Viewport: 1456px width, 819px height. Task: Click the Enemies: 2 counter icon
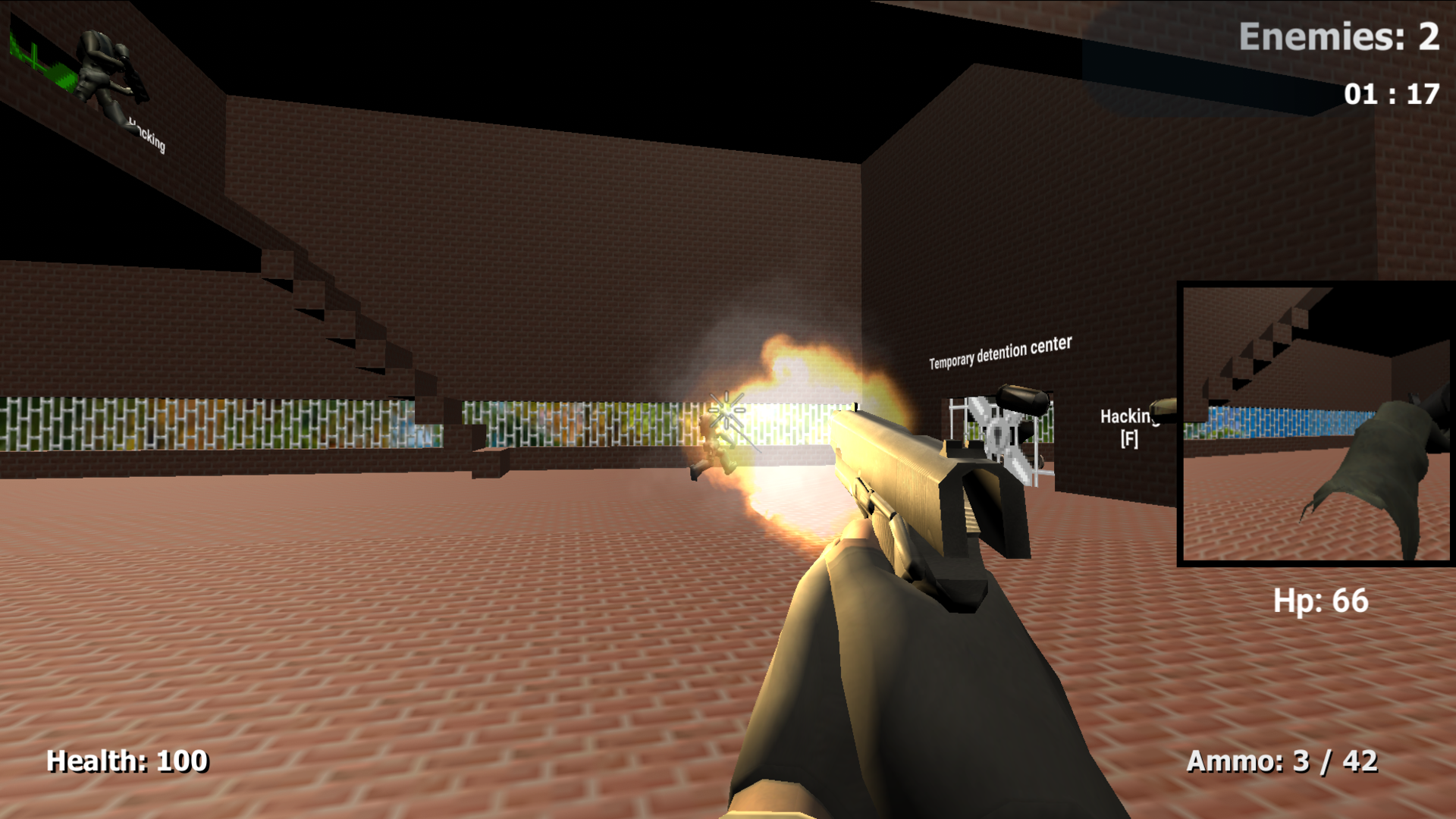tap(1342, 34)
